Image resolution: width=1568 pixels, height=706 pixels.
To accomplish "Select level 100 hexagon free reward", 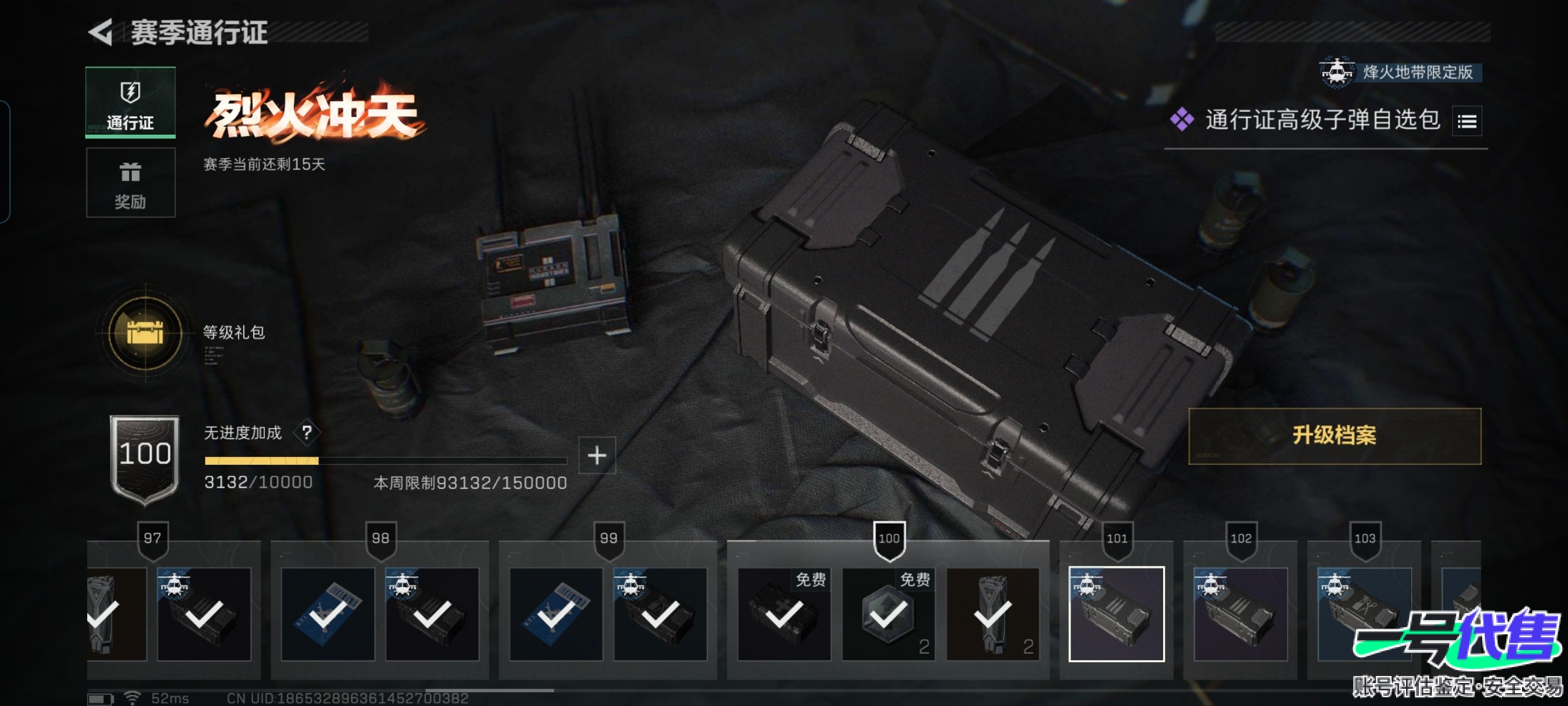I will tap(888, 614).
